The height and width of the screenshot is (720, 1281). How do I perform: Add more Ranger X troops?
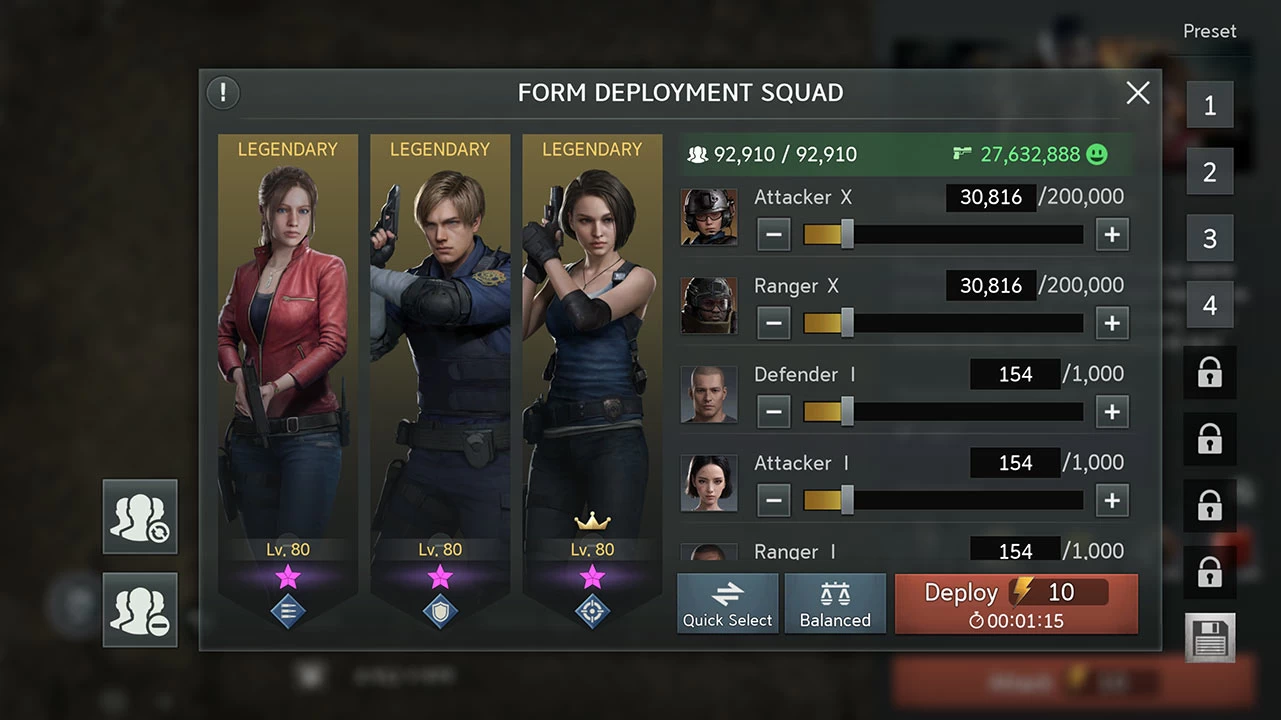[x=1111, y=323]
